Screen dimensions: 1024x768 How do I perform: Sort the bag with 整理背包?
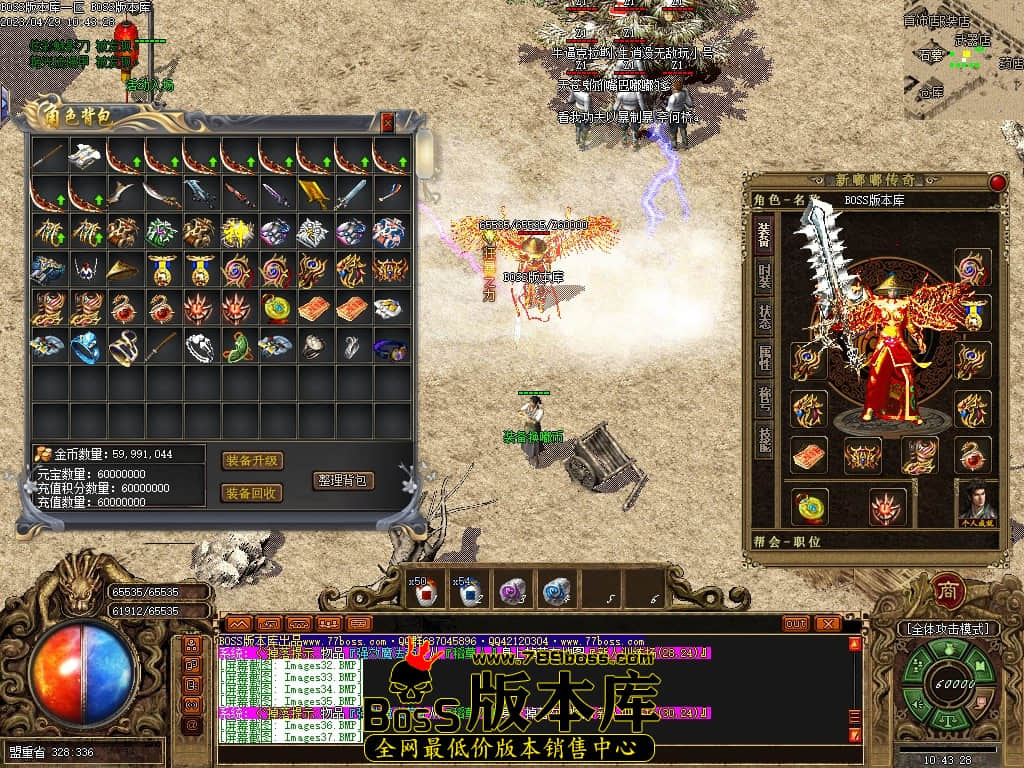point(343,480)
